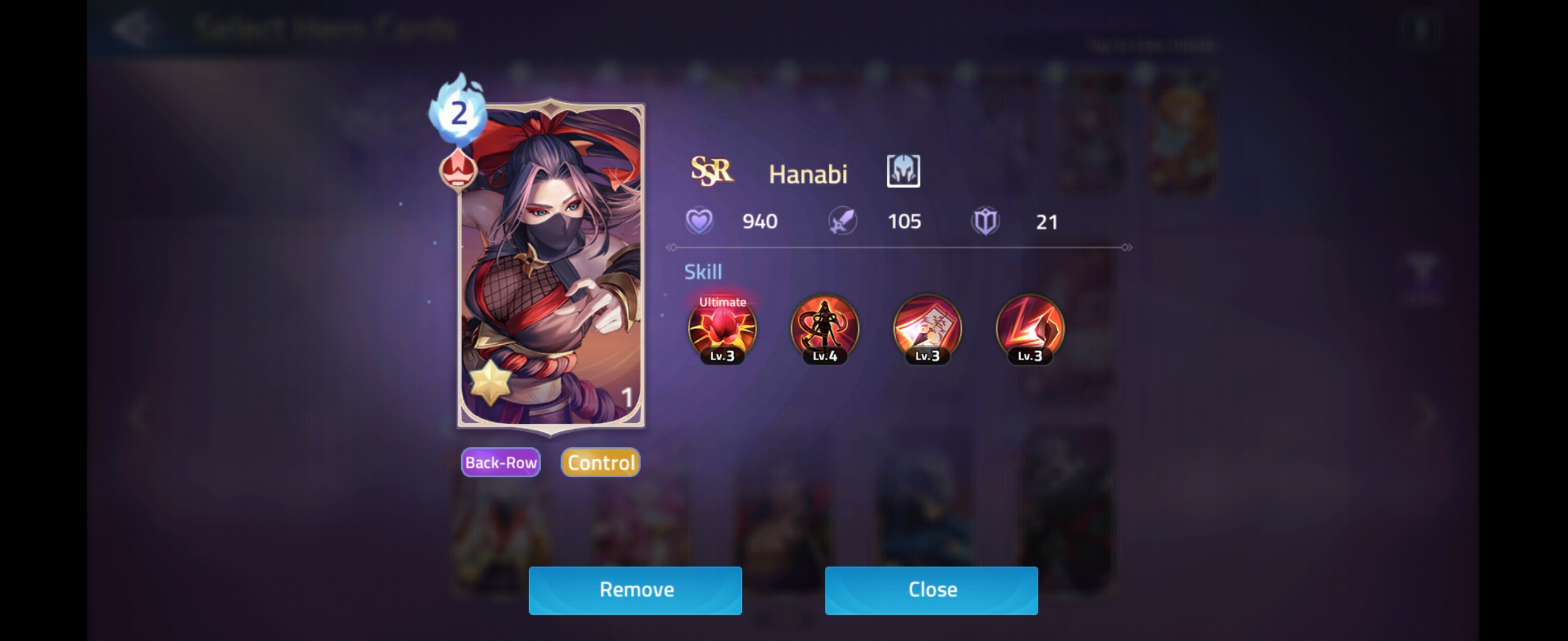Screen dimensions: 1568x641
Task: Click the heart HP stat icon
Action: pos(700,221)
